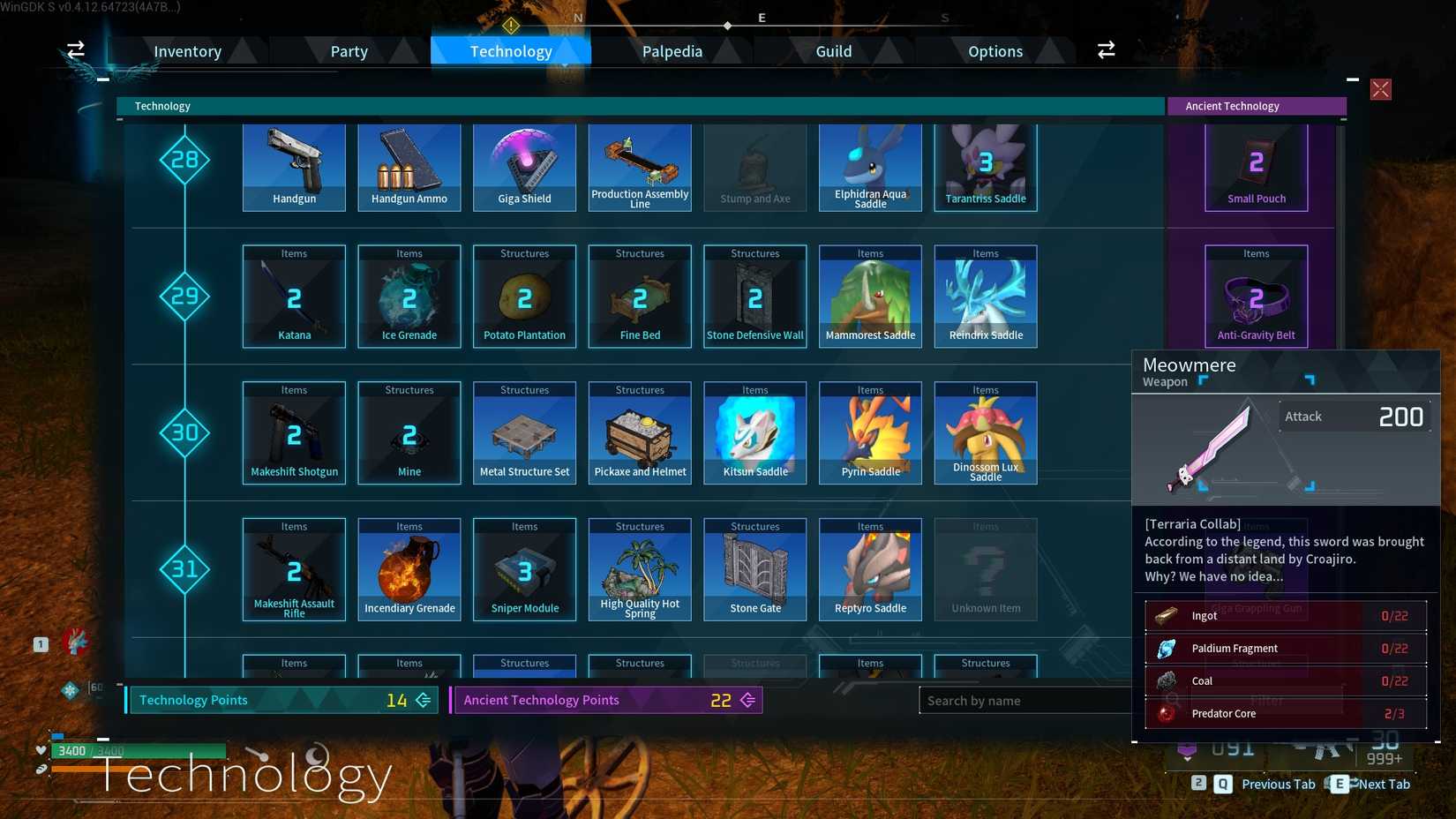Image resolution: width=1456 pixels, height=819 pixels.
Task: Switch to the Guild menu
Action: point(833,50)
